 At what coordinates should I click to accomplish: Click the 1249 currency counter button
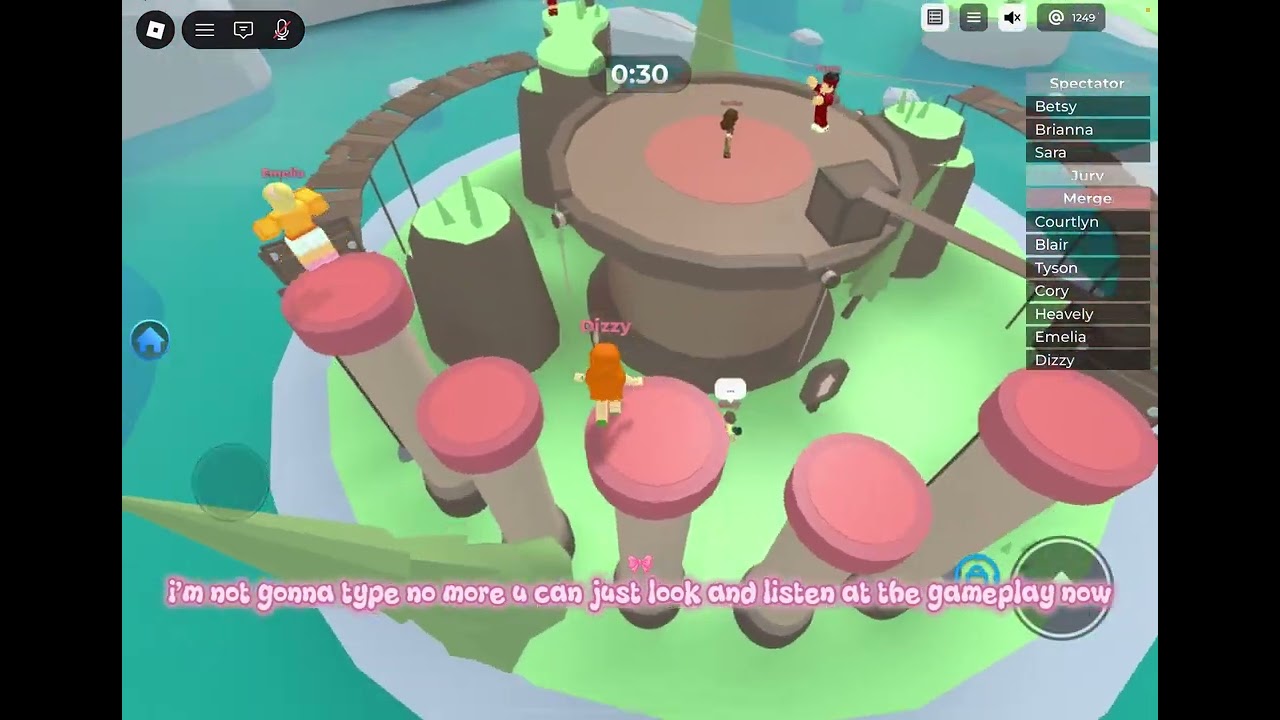pyautogui.click(x=1071, y=18)
